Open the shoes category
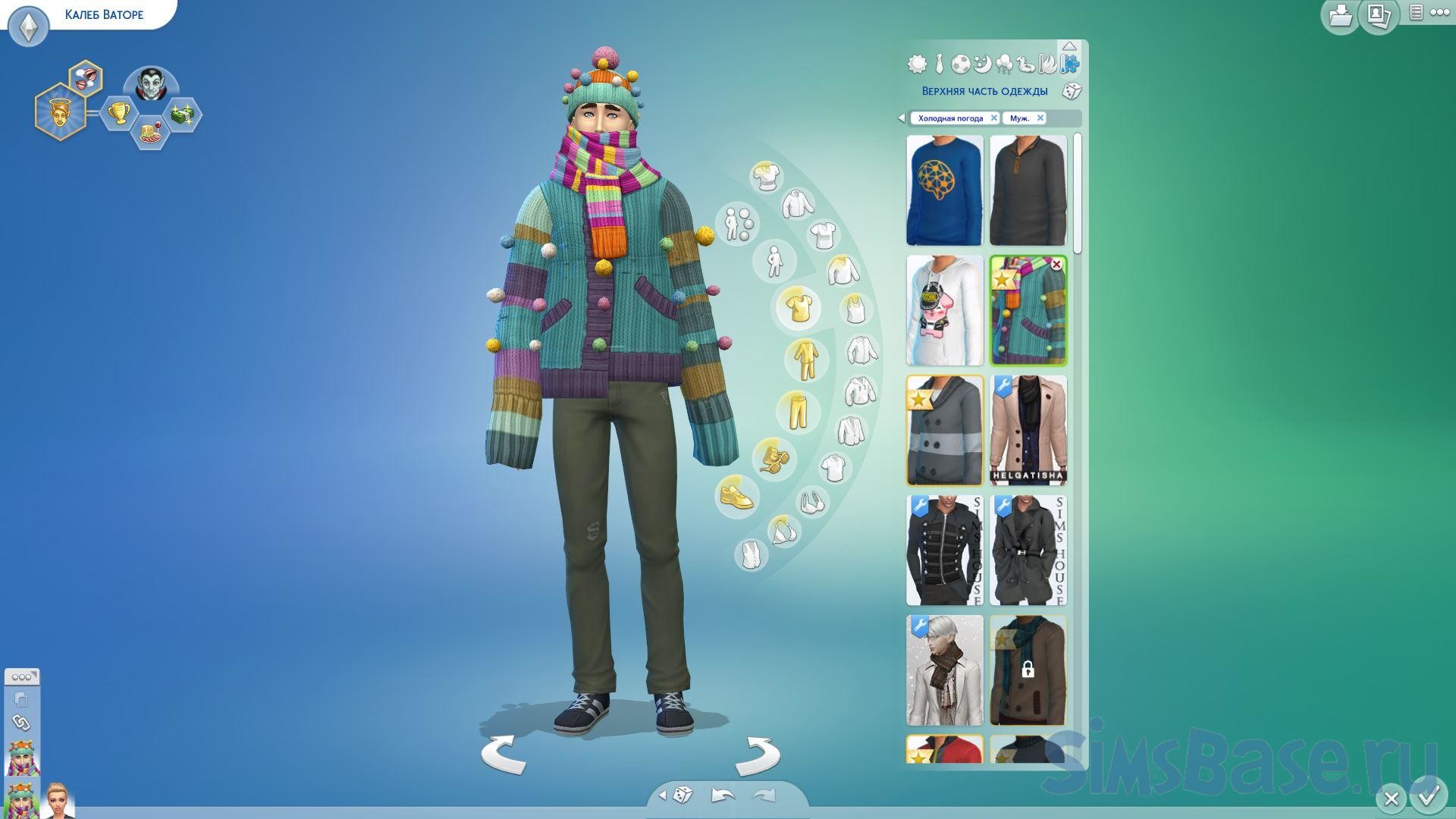This screenshot has width=1456, height=819. coord(736,497)
